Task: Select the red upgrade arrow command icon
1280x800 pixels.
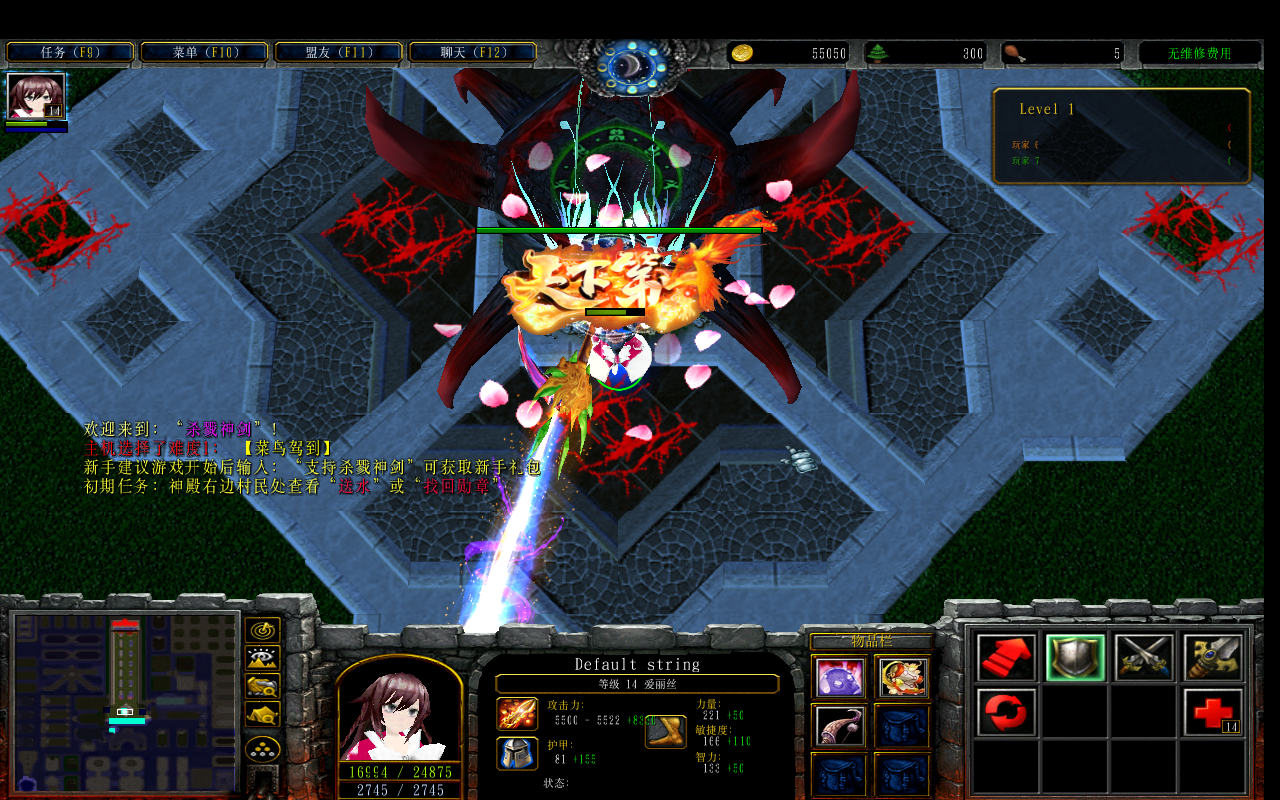Action: 1004,657
